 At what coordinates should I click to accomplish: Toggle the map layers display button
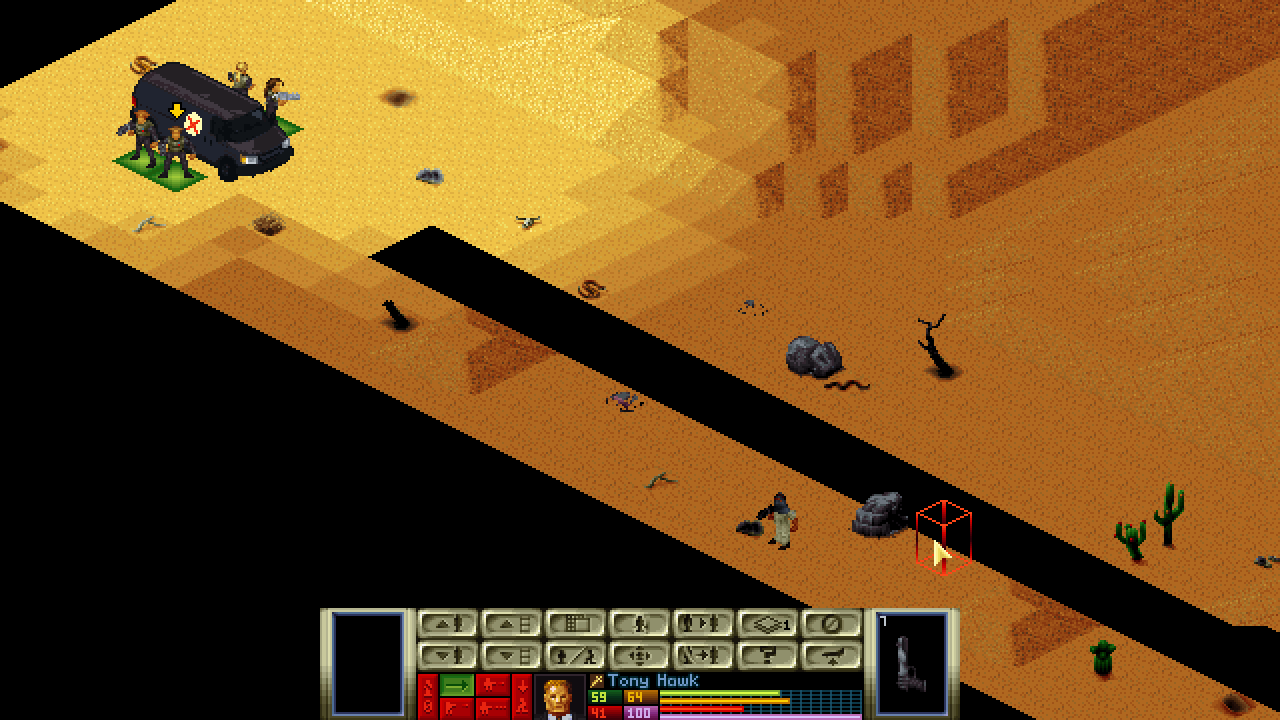[767, 624]
